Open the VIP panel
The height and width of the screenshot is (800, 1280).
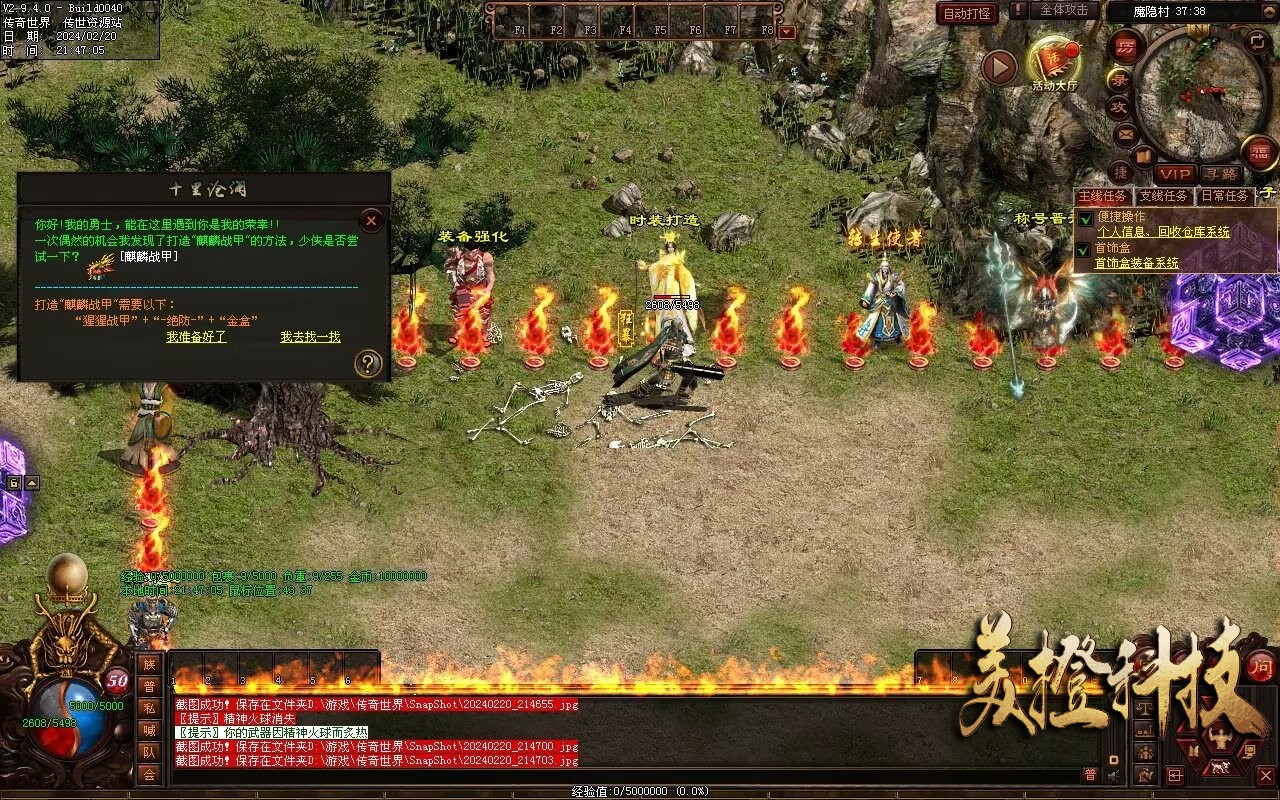(1175, 174)
